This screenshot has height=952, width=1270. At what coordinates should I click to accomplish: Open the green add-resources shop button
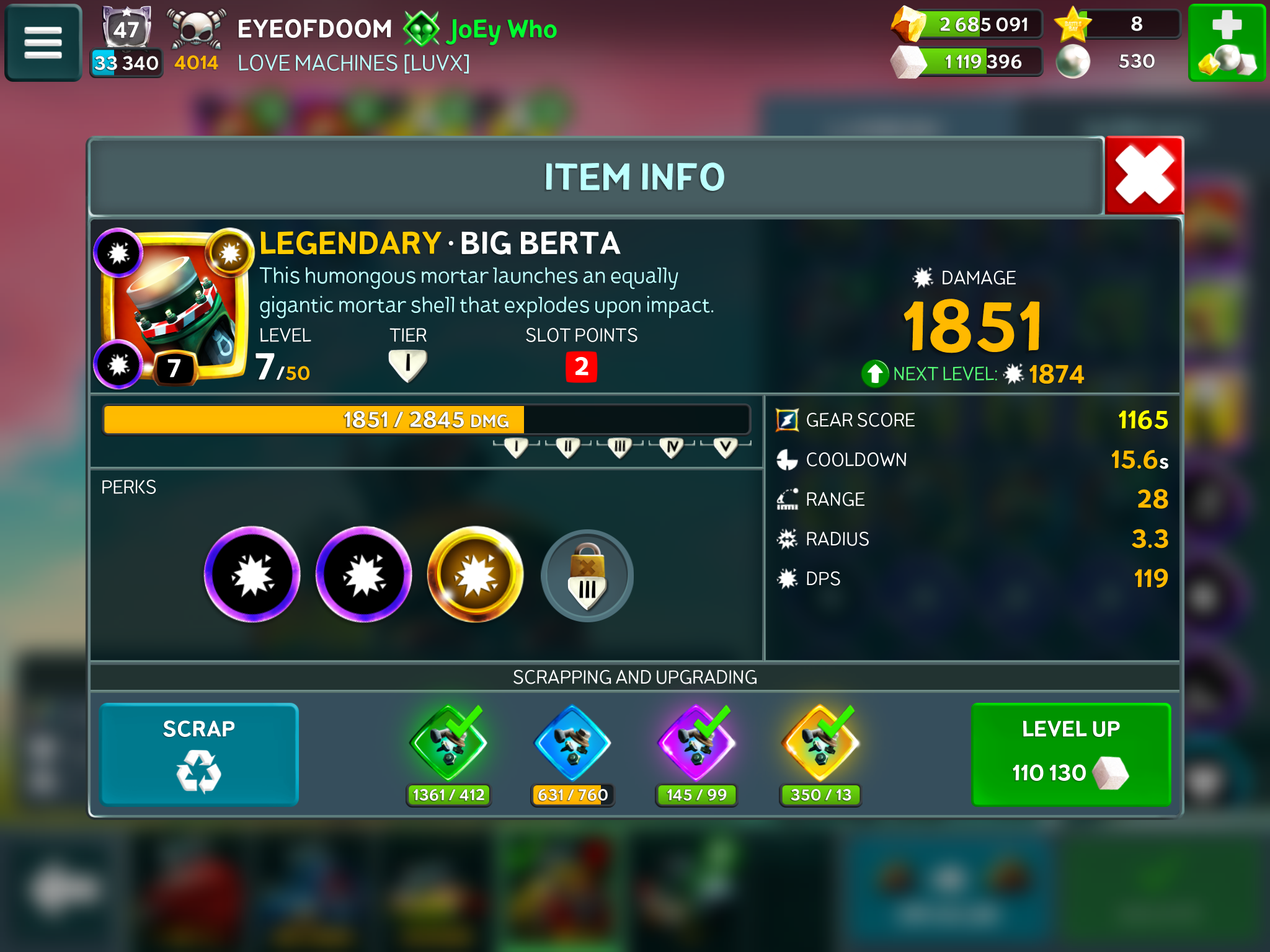pyautogui.click(x=1226, y=42)
